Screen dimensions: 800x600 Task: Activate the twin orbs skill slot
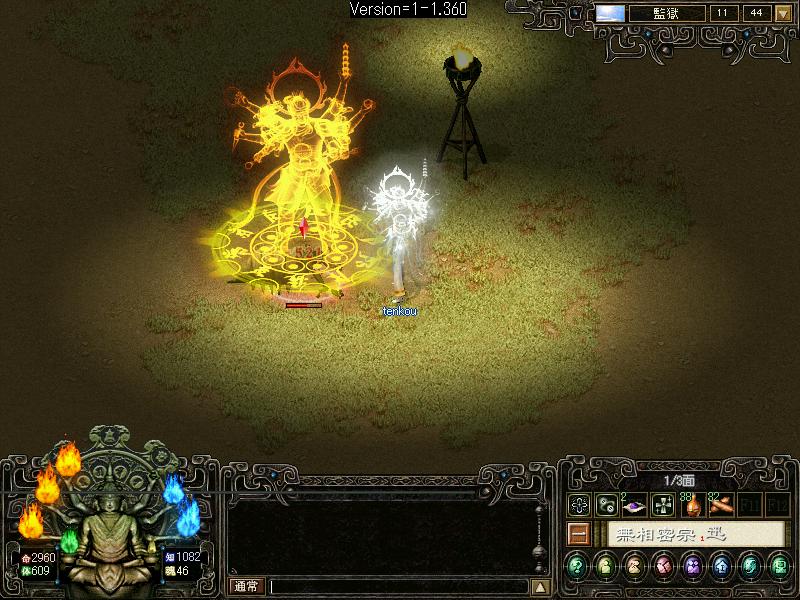[606, 505]
